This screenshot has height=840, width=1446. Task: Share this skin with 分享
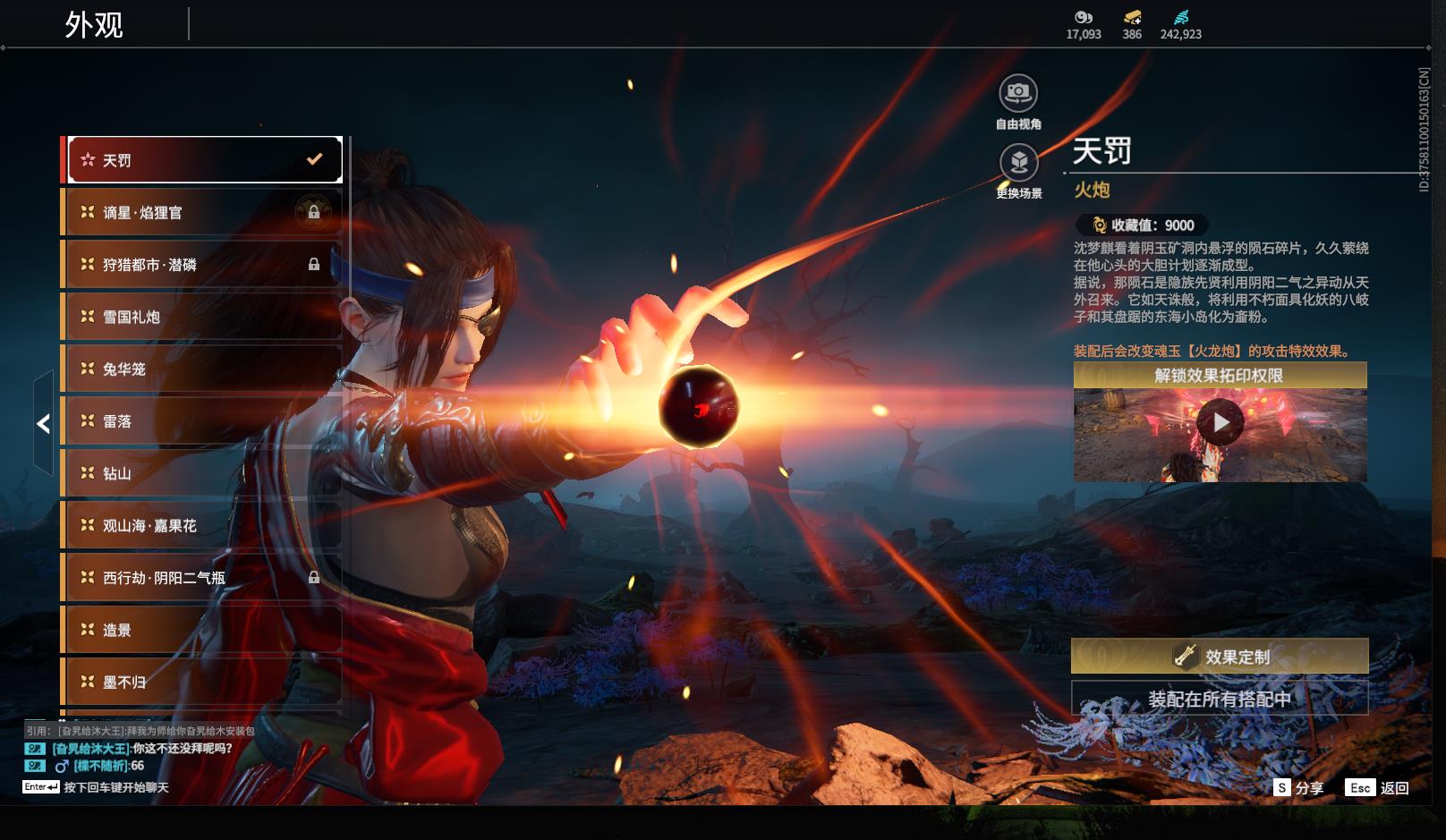click(x=1298, y=788)
